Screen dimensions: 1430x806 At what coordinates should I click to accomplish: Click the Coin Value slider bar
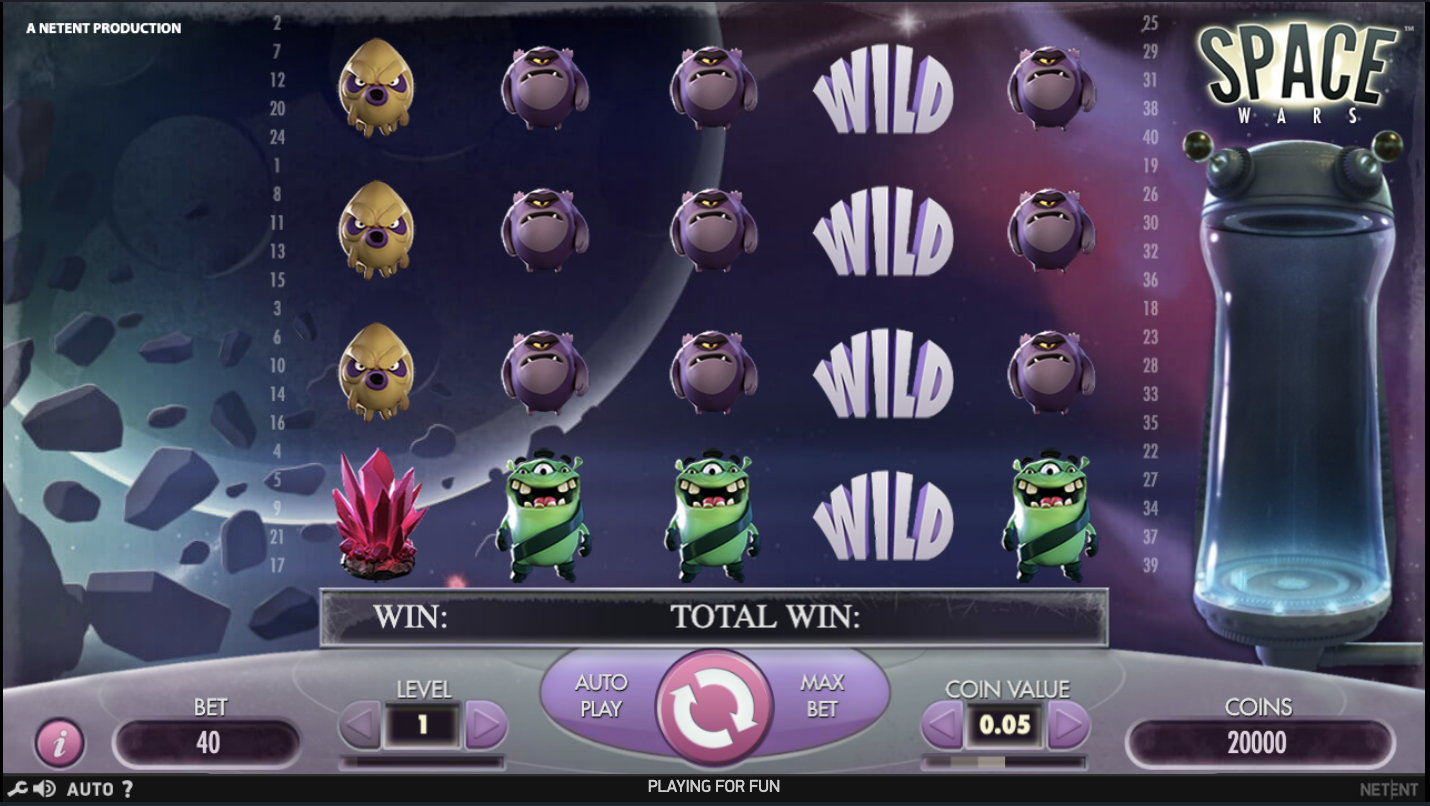[1003, 762]
